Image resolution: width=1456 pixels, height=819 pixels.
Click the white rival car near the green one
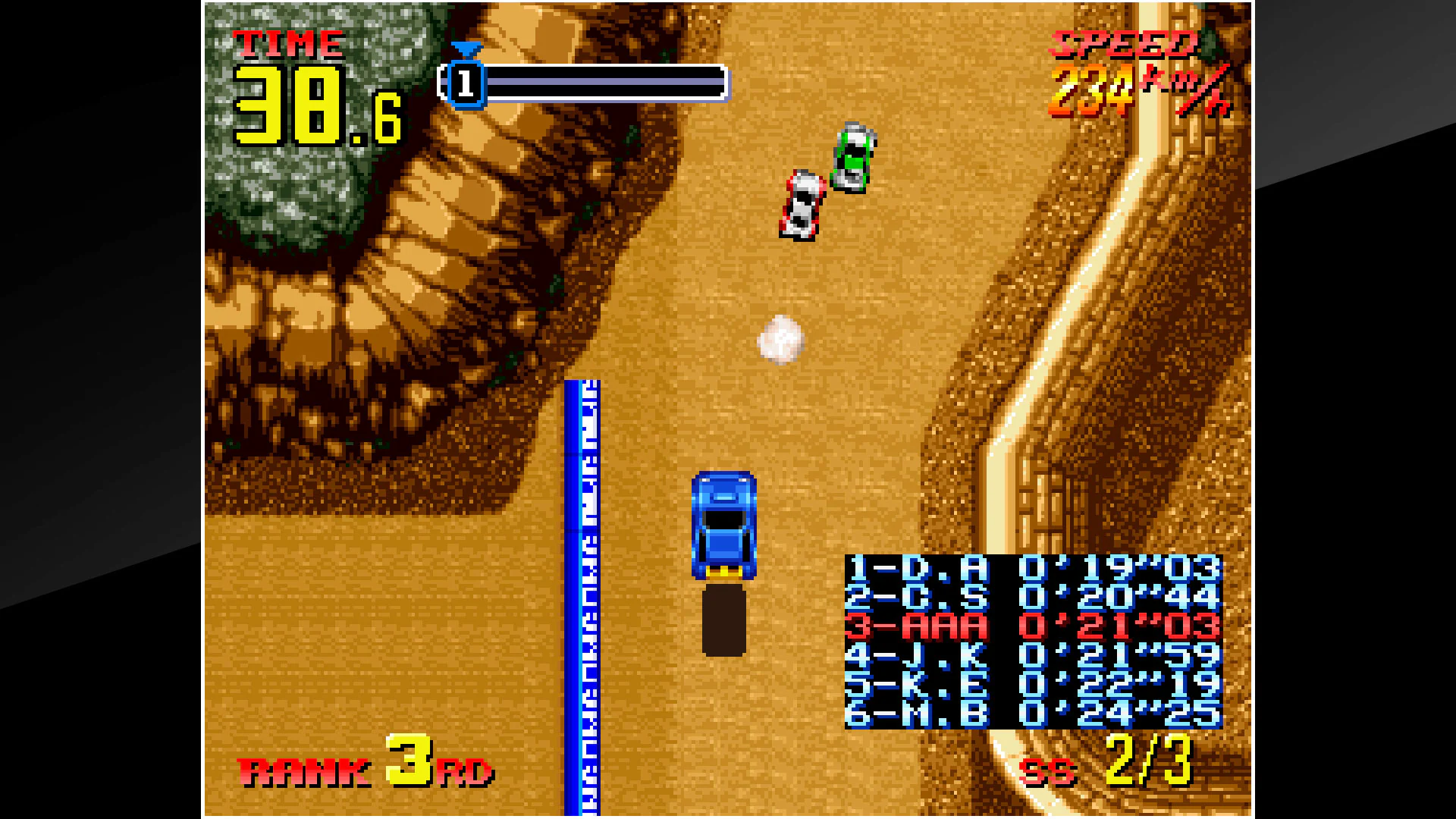[801, 205]
